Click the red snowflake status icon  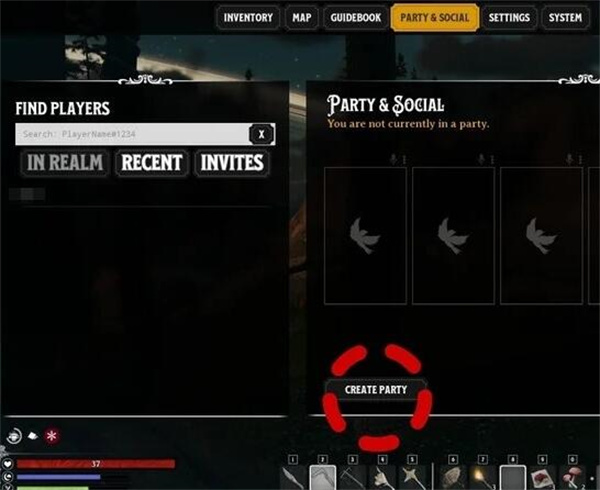(x=51, y=437)
